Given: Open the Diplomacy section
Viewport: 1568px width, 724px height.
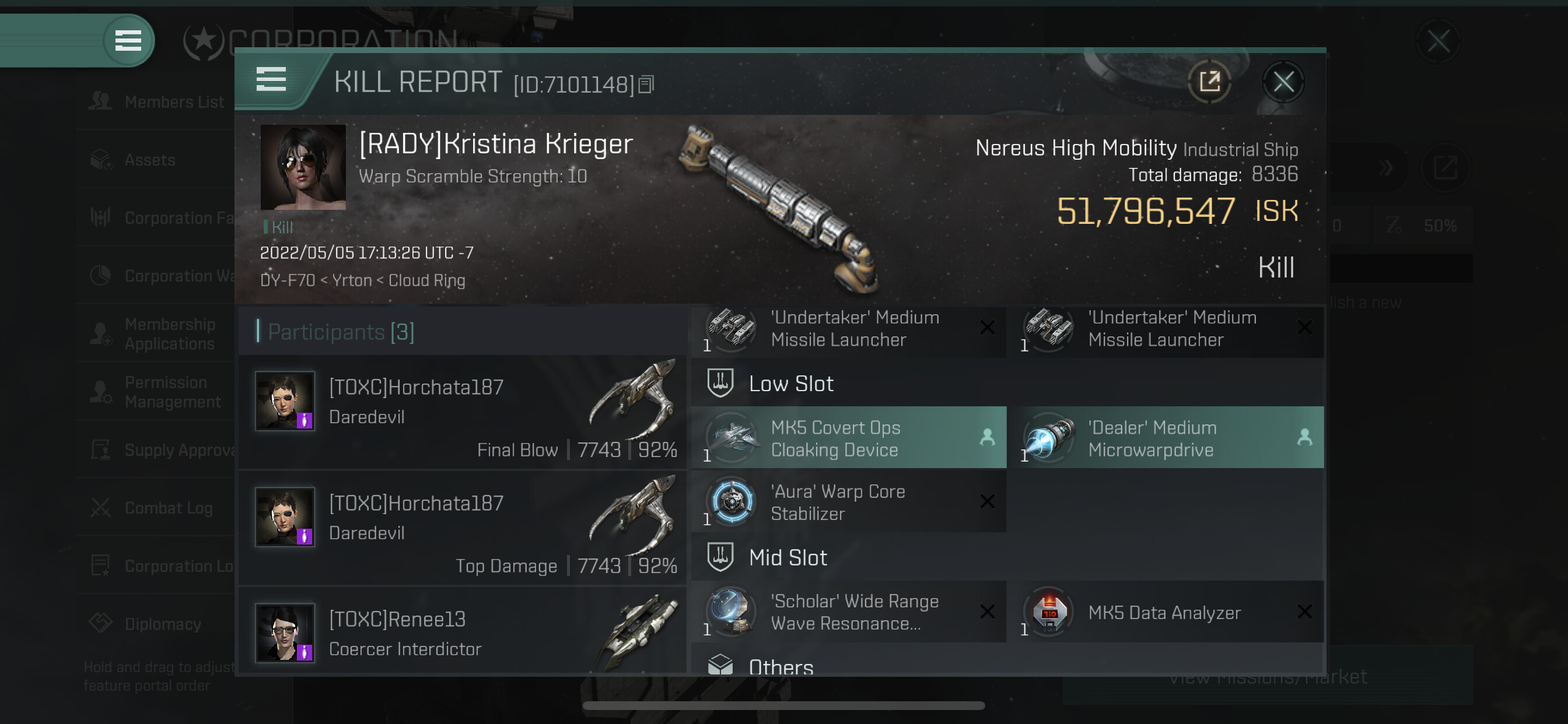Looking at the screenshot, I should [x=162, y=624].
